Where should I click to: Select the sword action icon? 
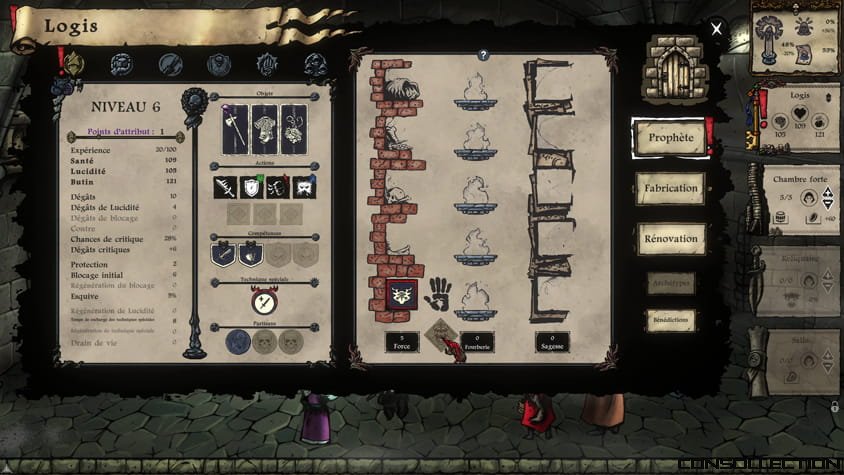click(224, 187)
